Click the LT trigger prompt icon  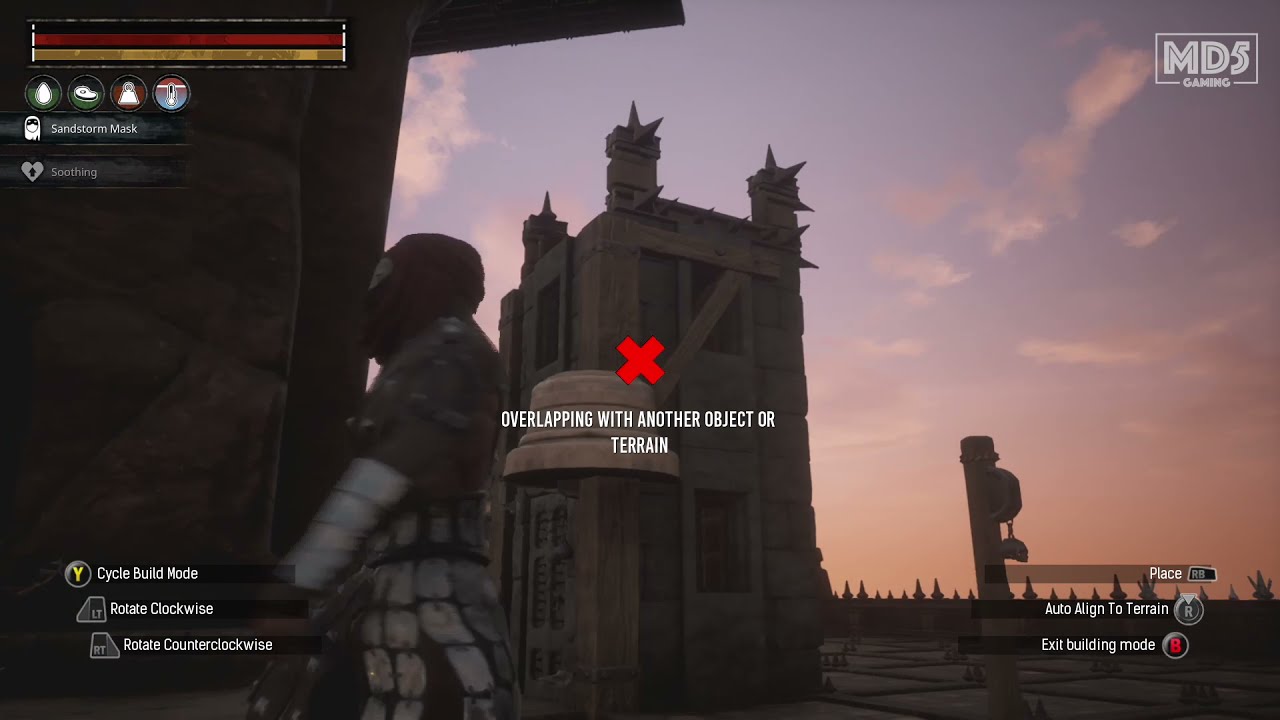click(91, 609)
